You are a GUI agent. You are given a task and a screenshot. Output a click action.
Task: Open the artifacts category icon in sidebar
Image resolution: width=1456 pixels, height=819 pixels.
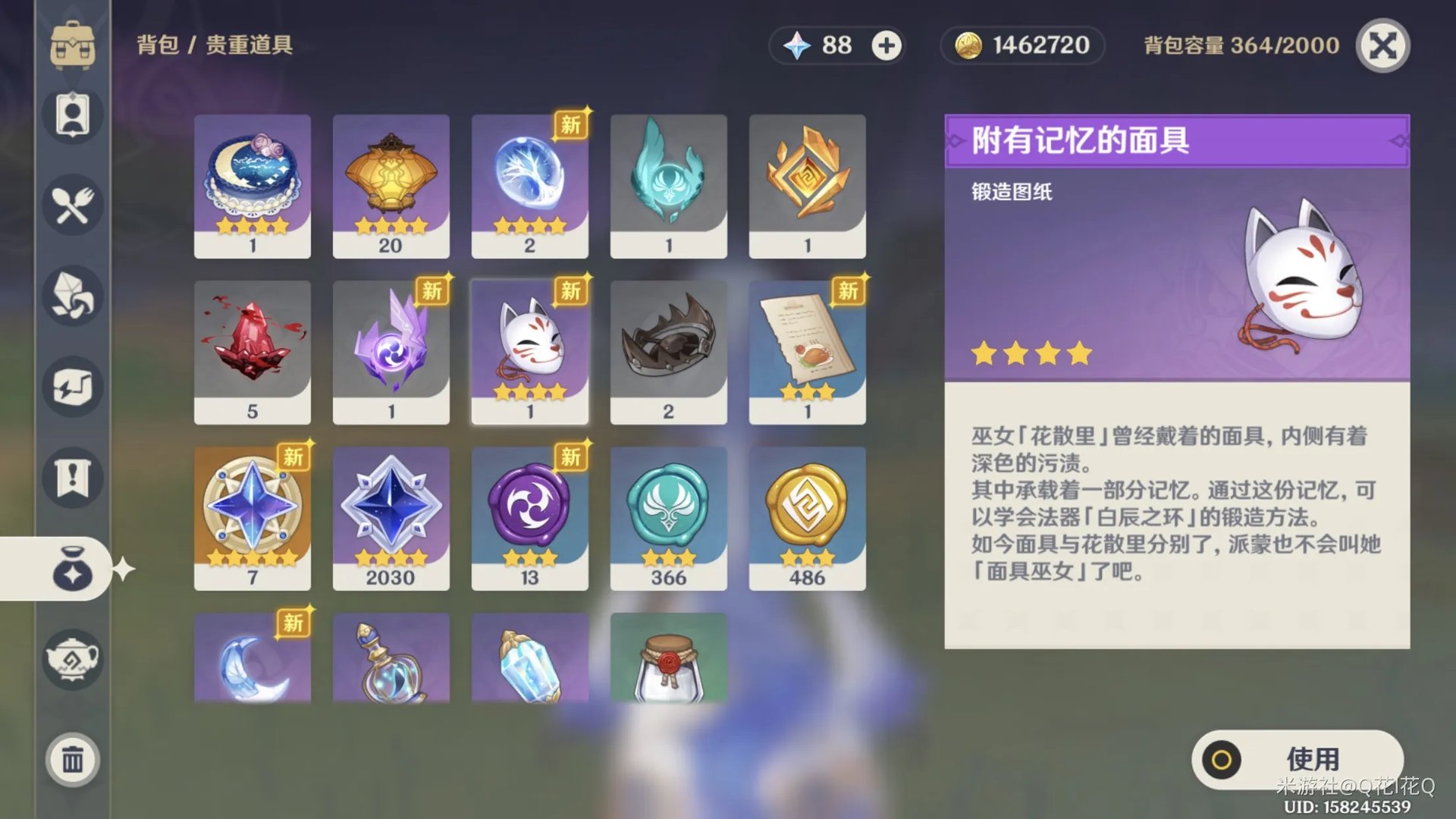tap(72, 387)
